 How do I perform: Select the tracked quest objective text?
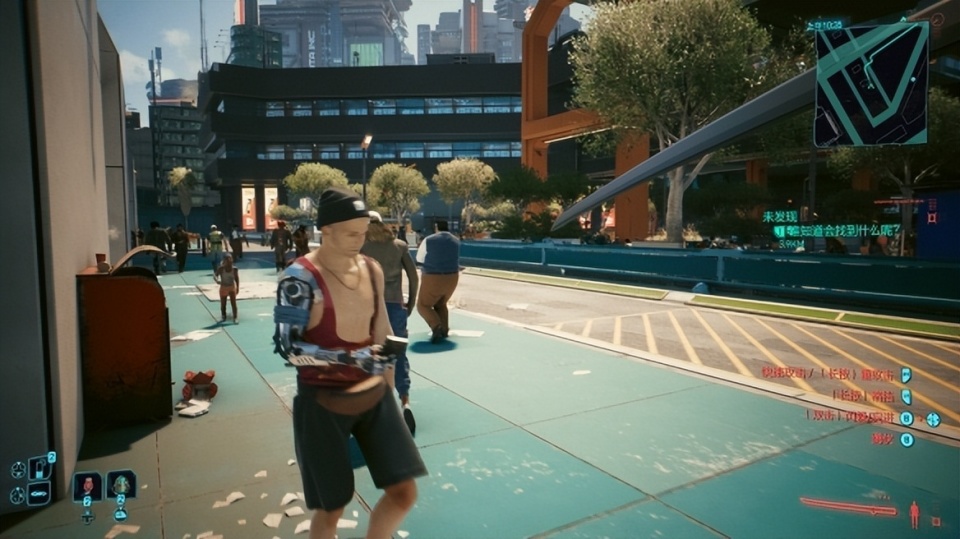pos(842,230)
